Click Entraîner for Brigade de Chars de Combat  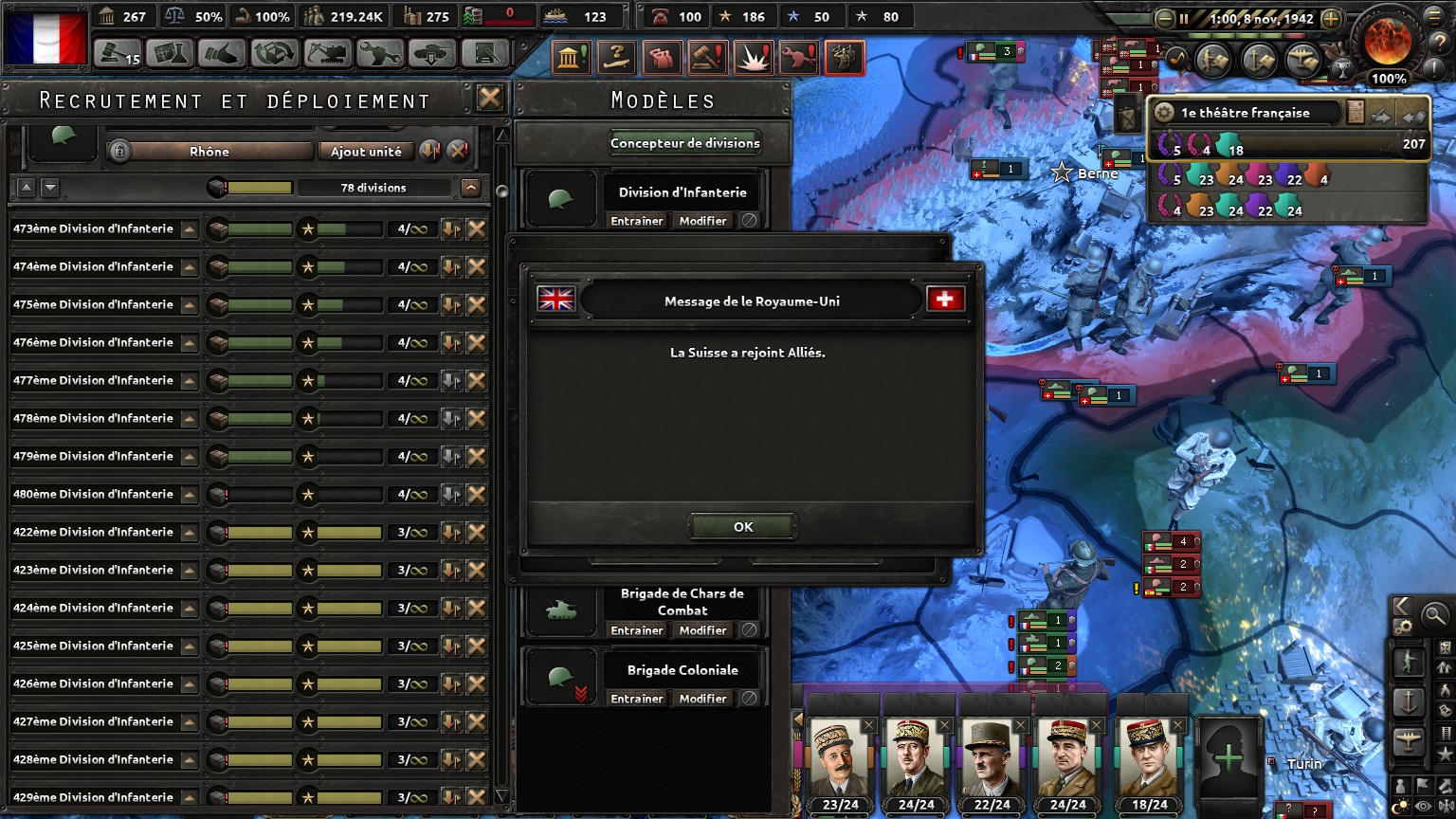636,630
